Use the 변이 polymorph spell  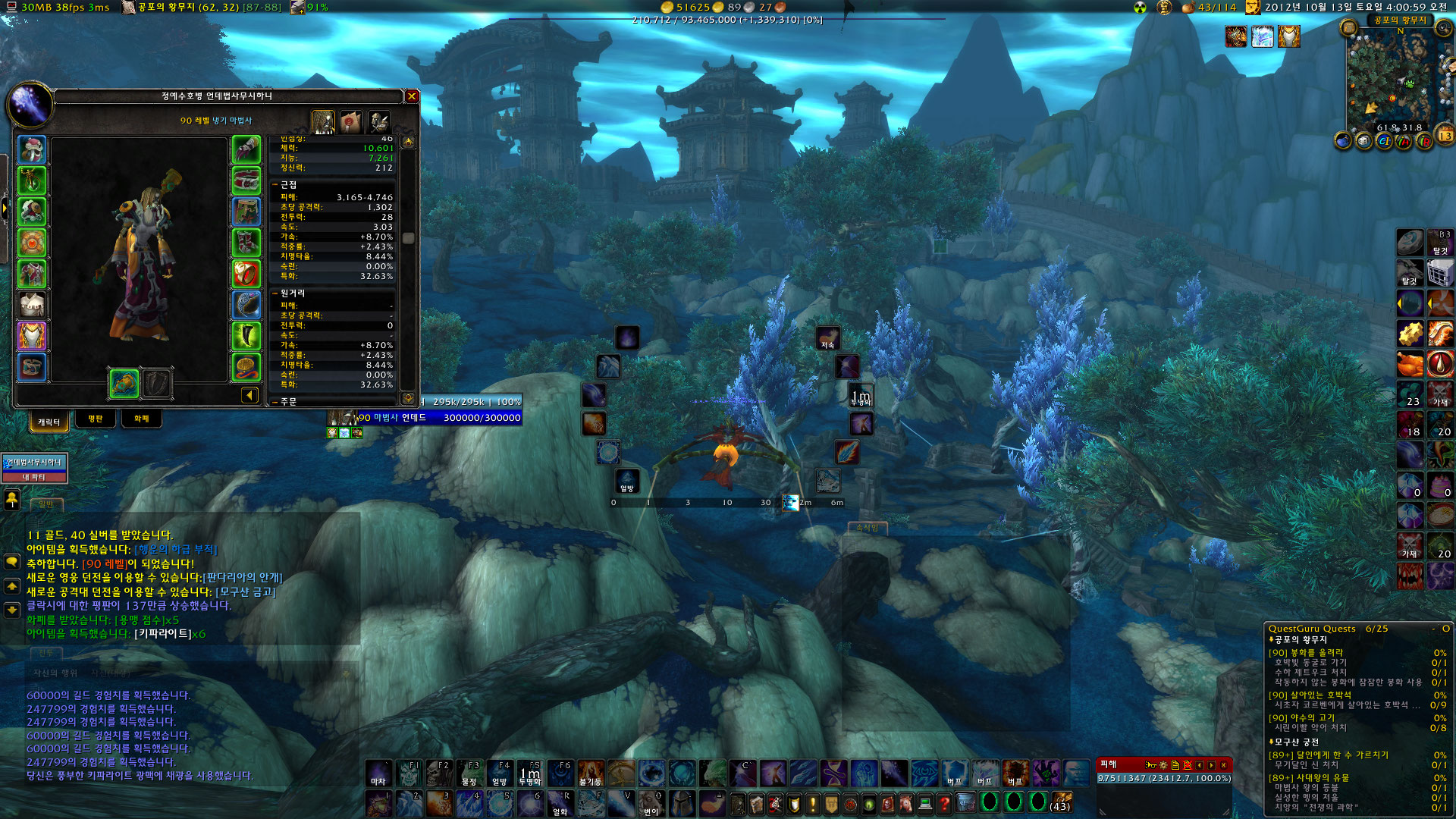(x=651, y=804)
